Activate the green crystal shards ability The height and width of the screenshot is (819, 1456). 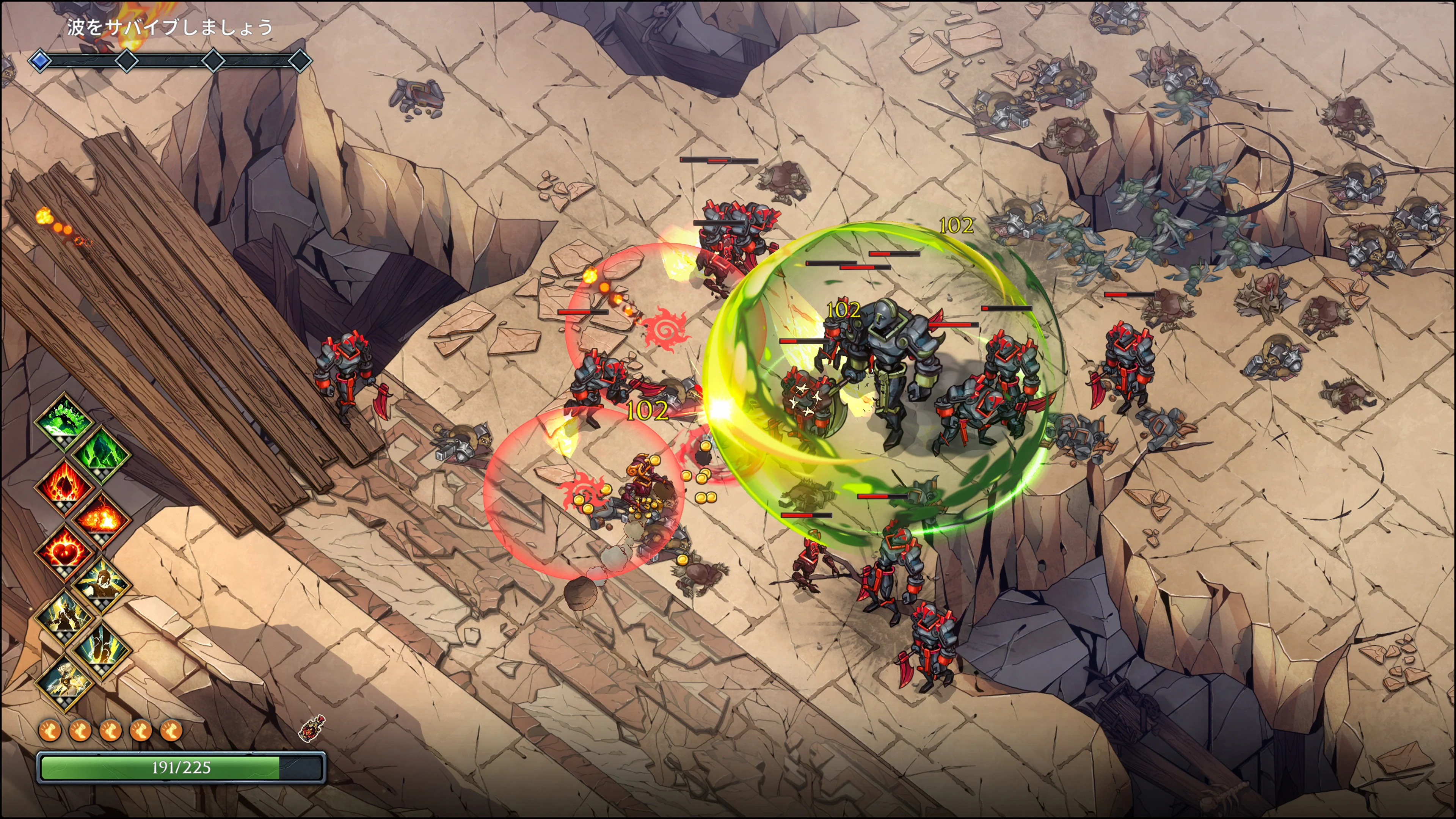pyautogui.click(x=101, y=452)
